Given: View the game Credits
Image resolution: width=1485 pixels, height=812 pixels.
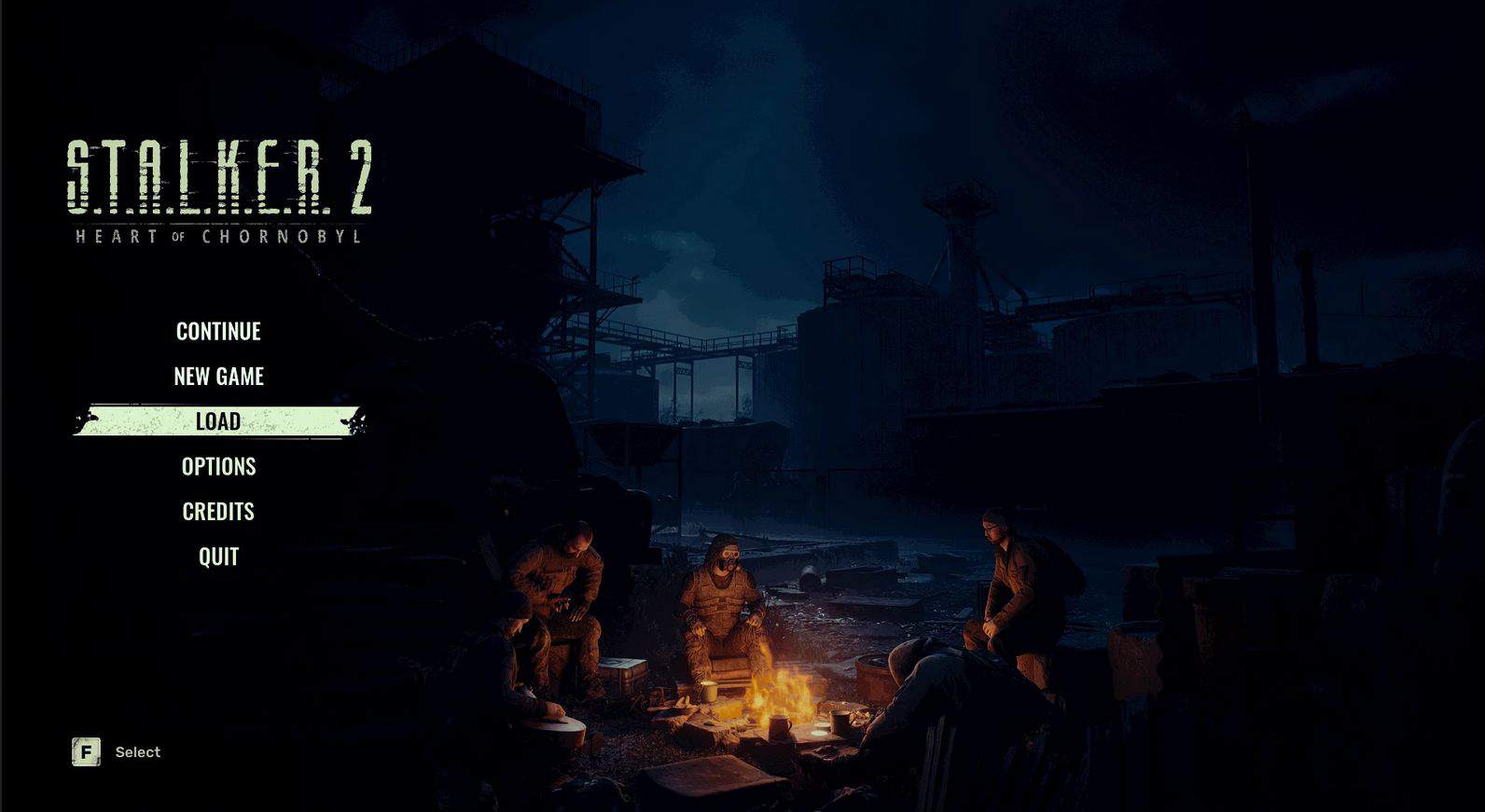Looking at the screenshot, I should coord(218,511).
